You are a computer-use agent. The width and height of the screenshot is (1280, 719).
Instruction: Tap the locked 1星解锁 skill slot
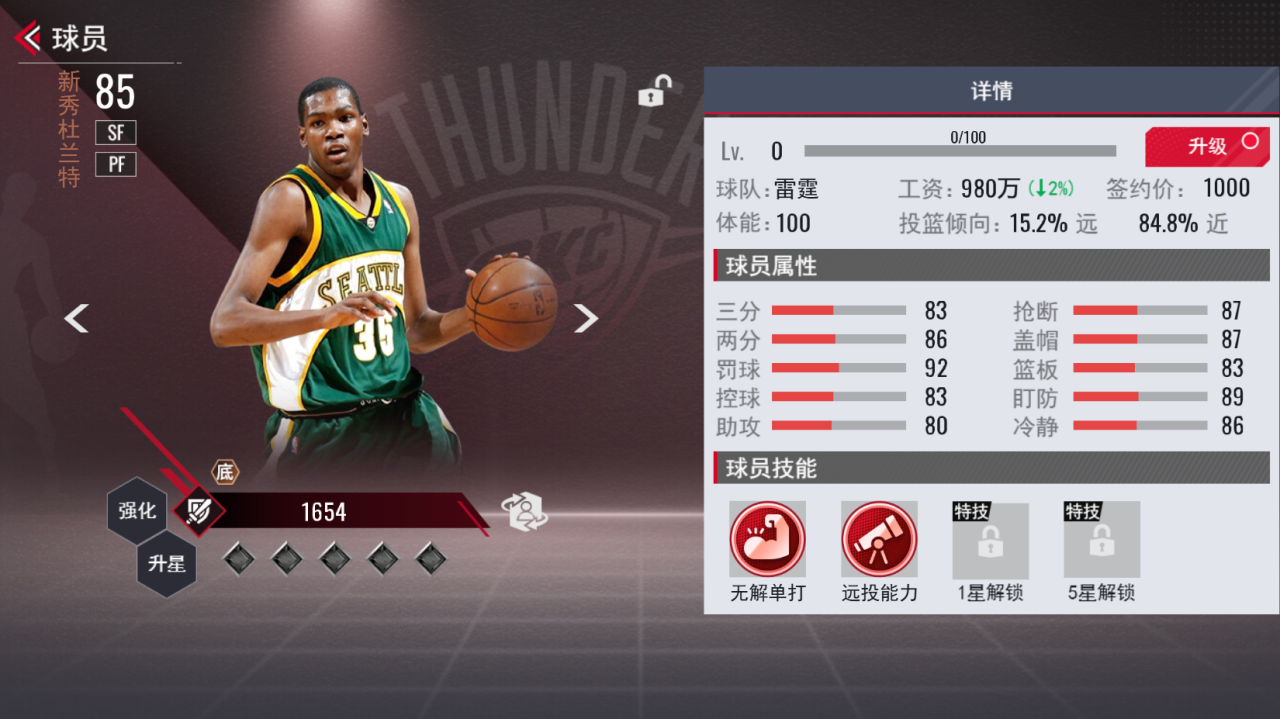[x=990, y=540]
